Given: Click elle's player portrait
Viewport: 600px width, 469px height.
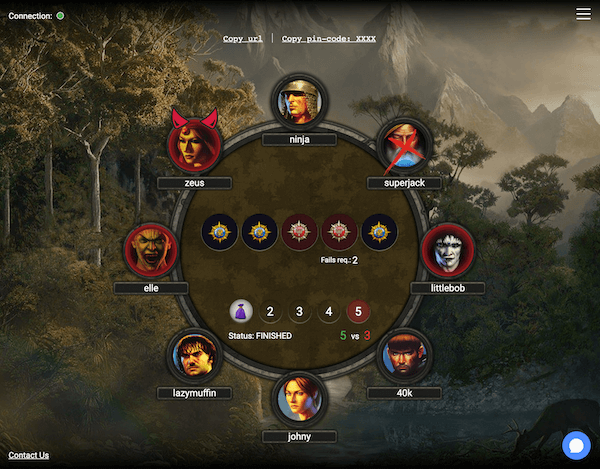Looking at the screenshot, I should tap(151, 250).
